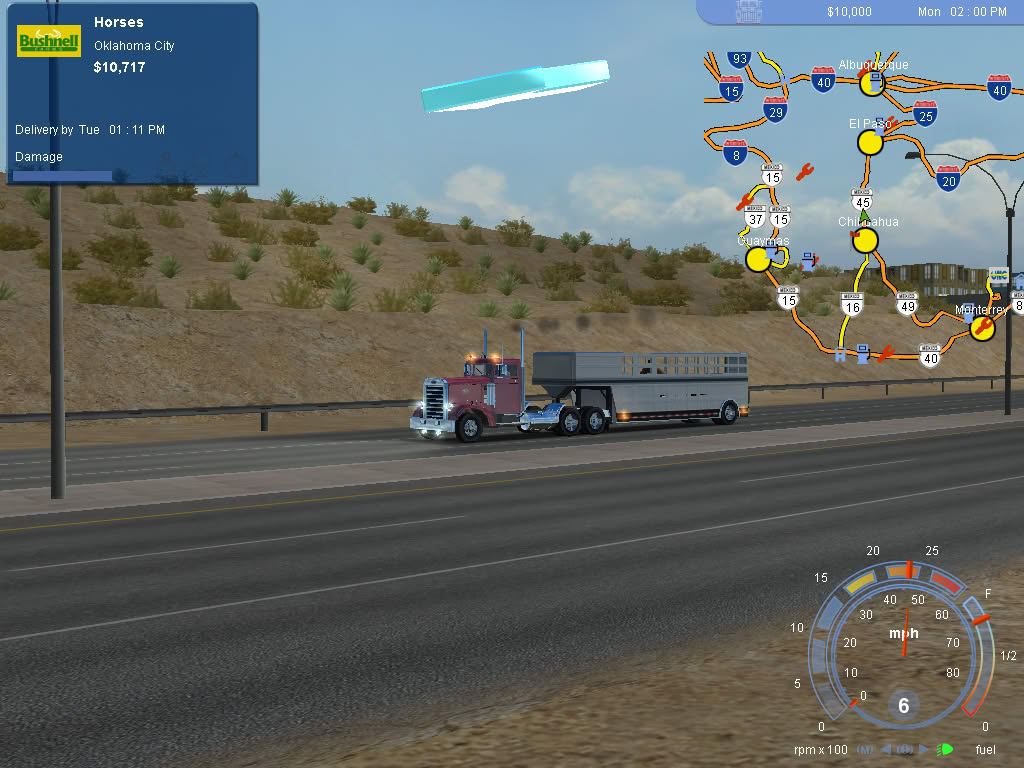
Task: Click the gear number 6 indicator
Action: click(x=903, y=706)
